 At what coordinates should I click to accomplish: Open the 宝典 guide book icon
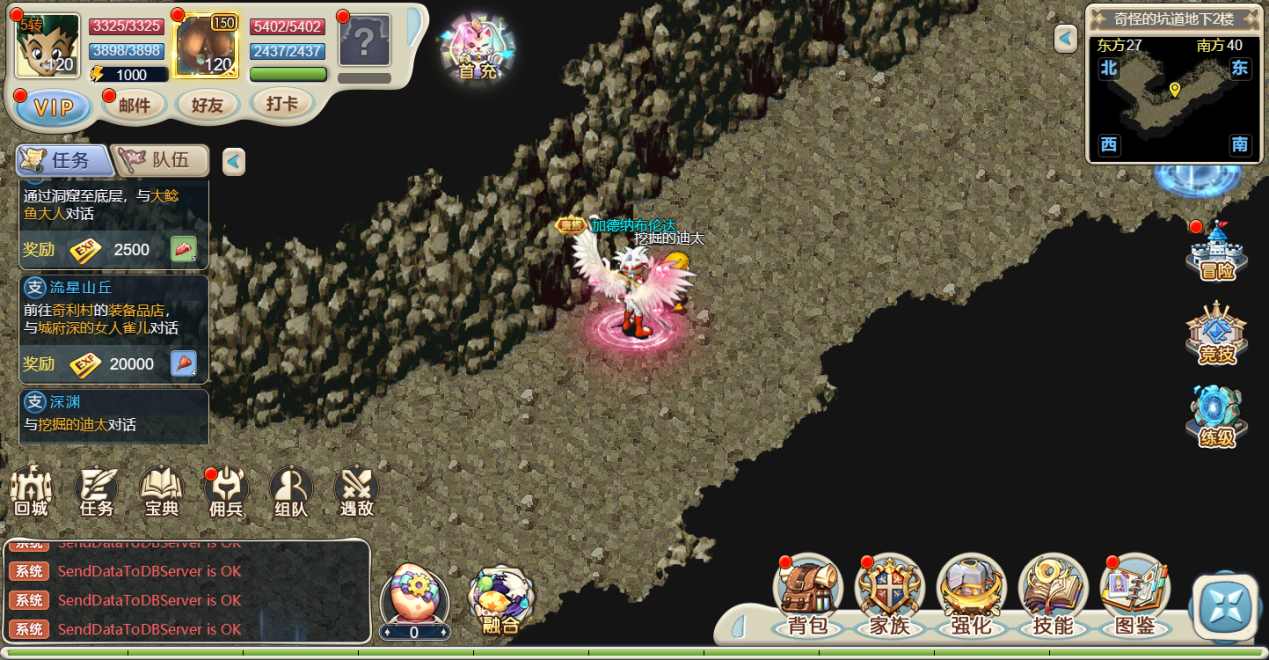tap(161, 491)
